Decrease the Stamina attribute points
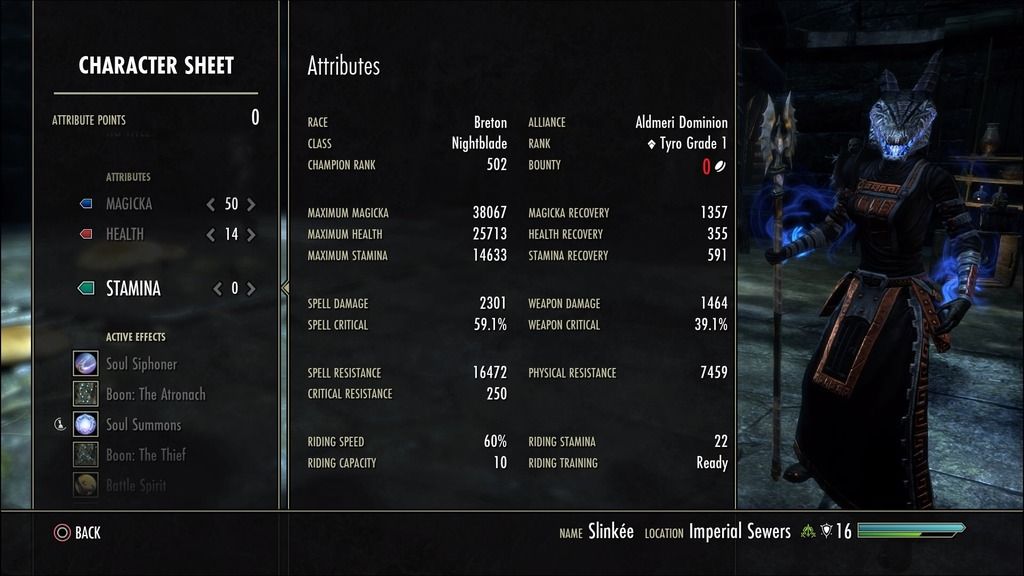The height and width of the screenshot is (576, 1024). click(x=217, y=289)
